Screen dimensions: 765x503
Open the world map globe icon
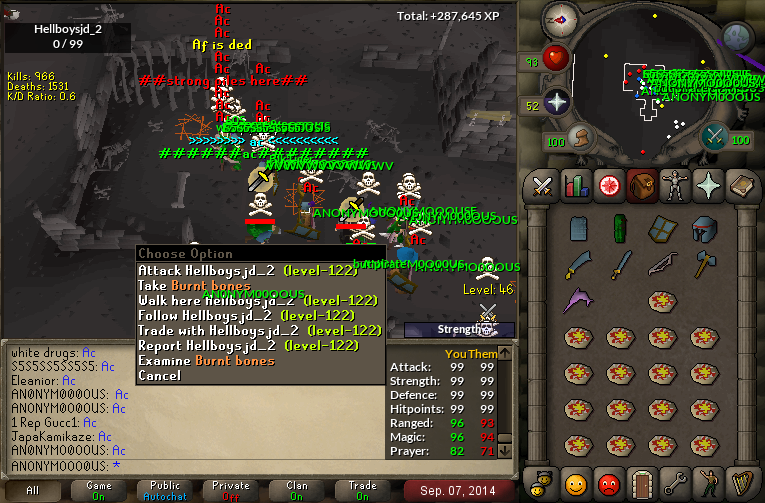[x=738, y=36]
